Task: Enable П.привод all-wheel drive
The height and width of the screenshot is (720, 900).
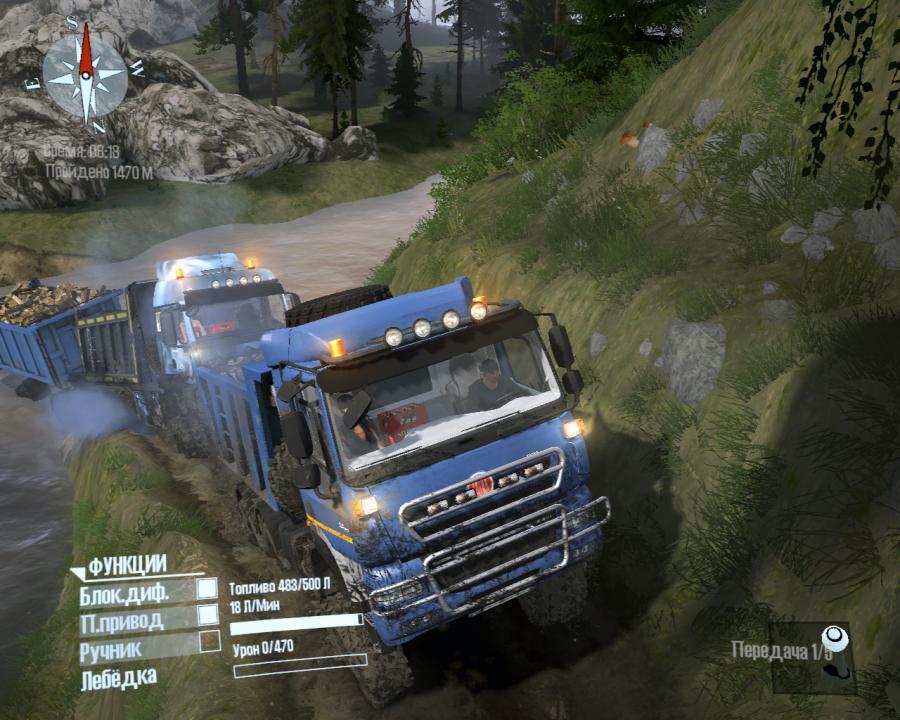Action: point(207,616)
